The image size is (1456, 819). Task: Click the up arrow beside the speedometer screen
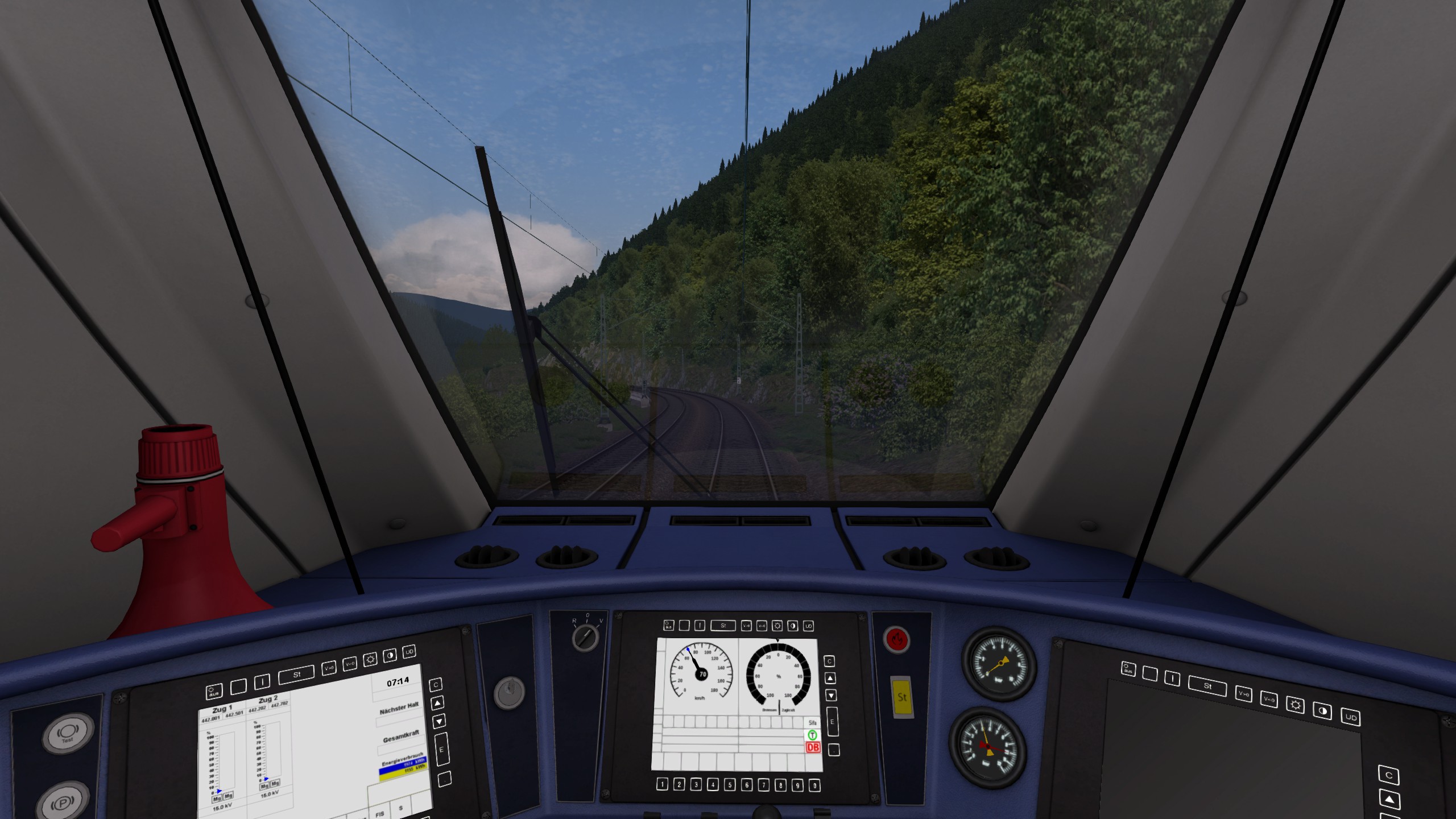[830, 678]
